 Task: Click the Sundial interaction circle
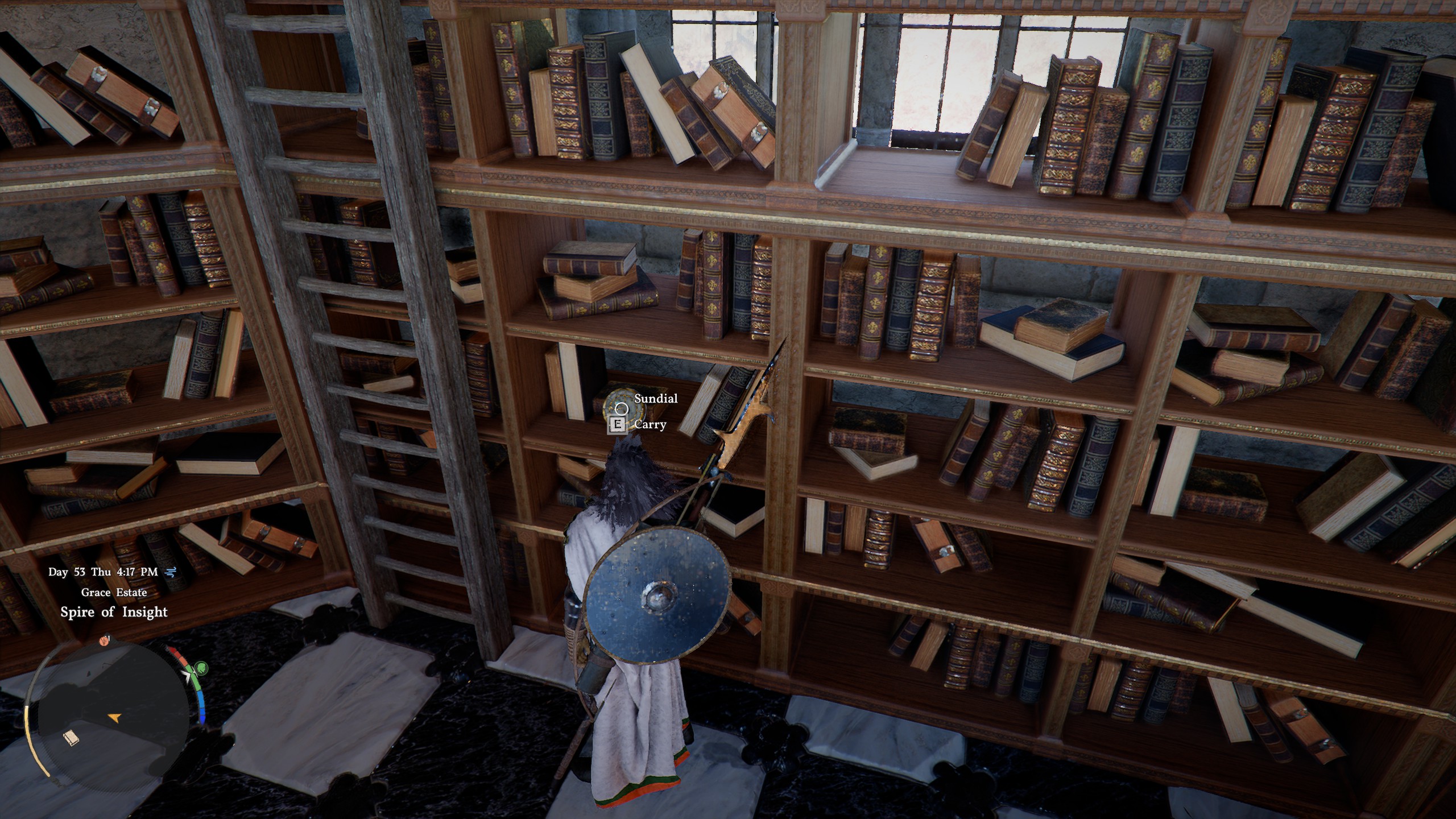click(x=622, y=408)
